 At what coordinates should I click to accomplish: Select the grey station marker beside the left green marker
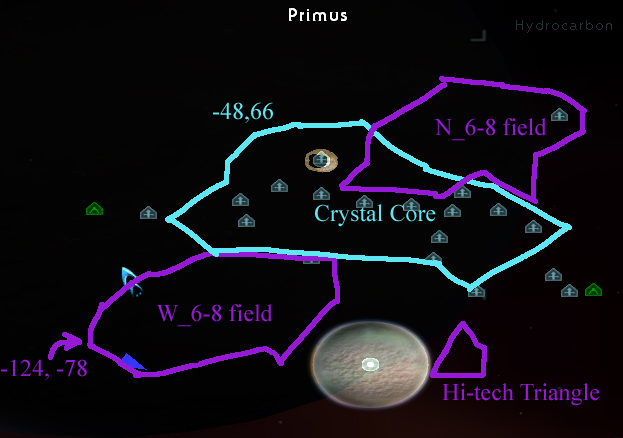[x=148, y=213]
